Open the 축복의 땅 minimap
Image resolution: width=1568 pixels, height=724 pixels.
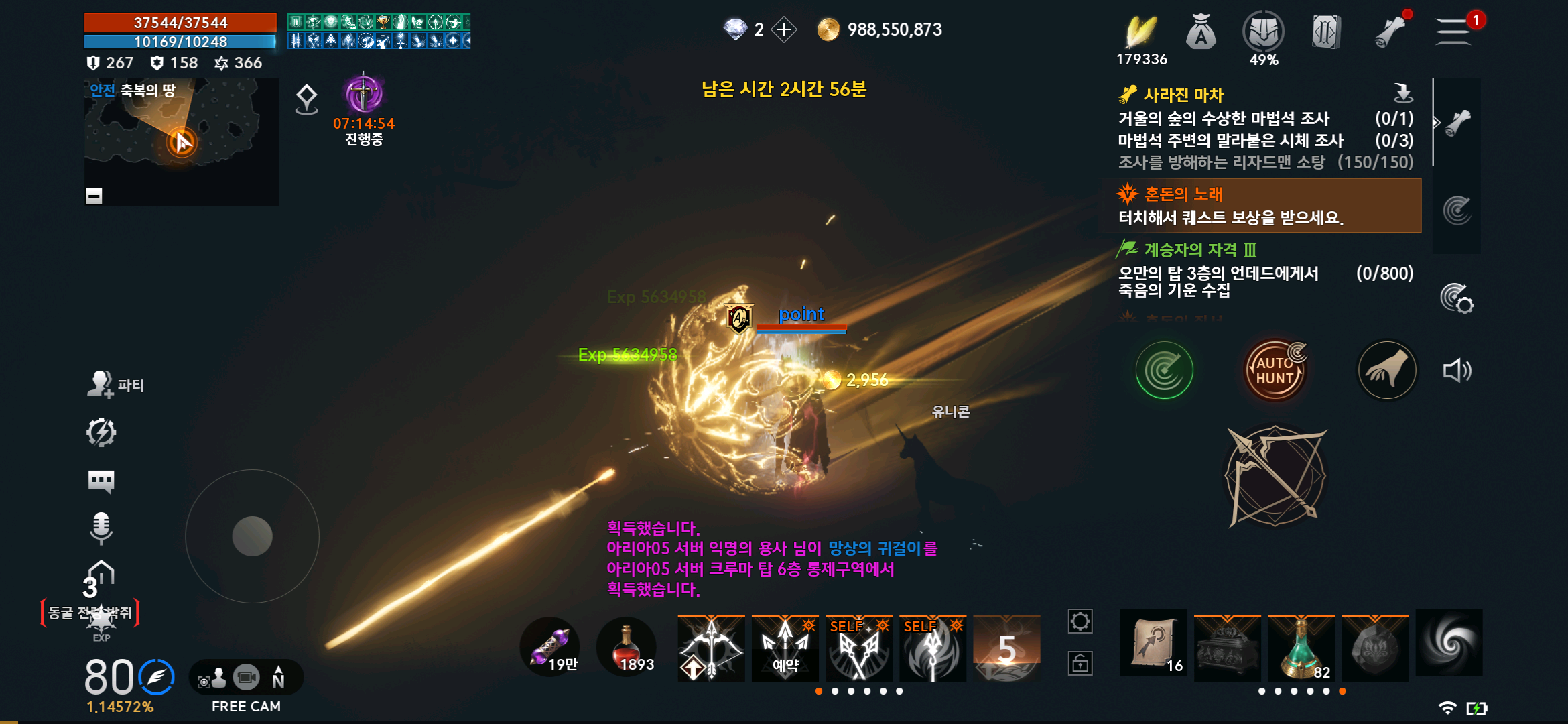[x=181, y=141]
